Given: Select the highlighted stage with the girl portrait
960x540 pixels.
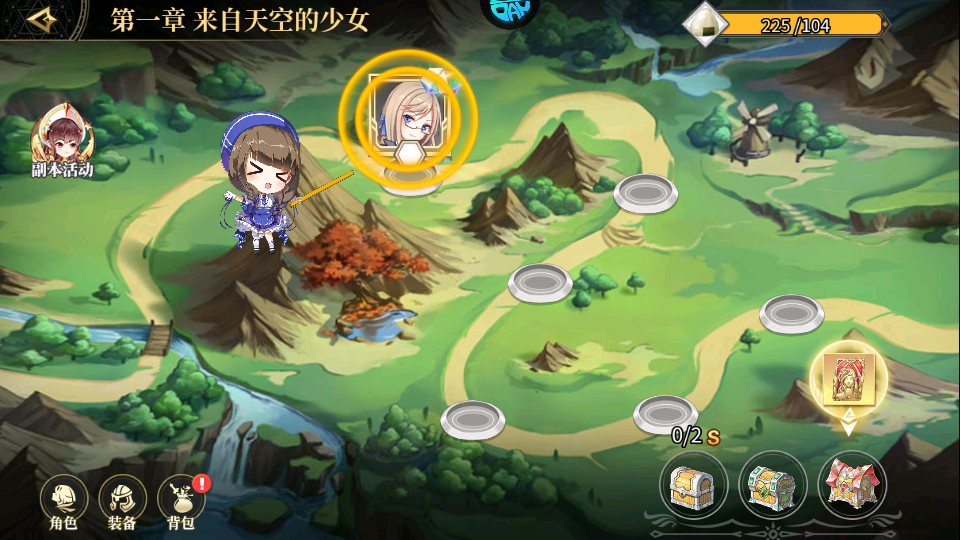Looking at the screenshot, I should pos(408,119).
